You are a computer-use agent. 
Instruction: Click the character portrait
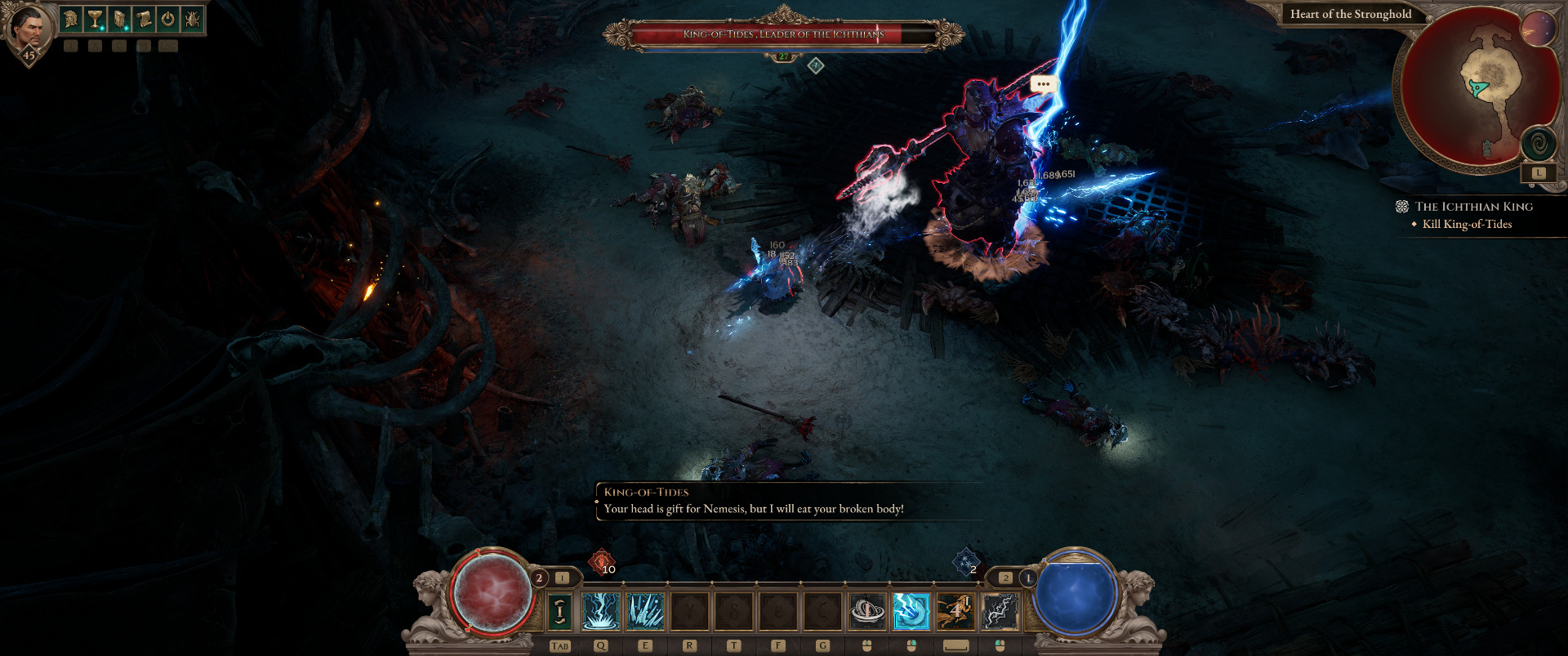click(x=29, y=30)
